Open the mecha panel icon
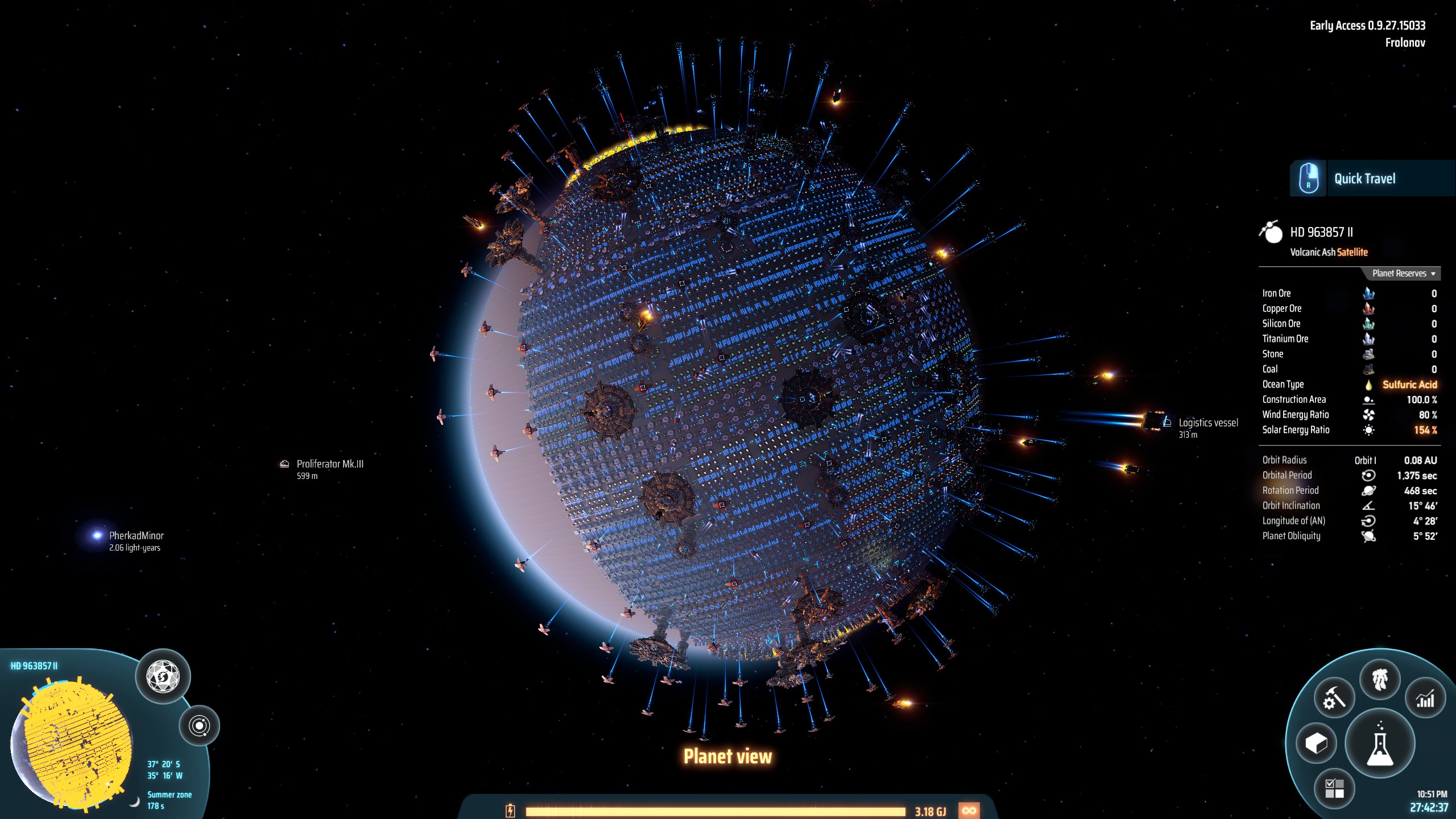 point(1380,680)
